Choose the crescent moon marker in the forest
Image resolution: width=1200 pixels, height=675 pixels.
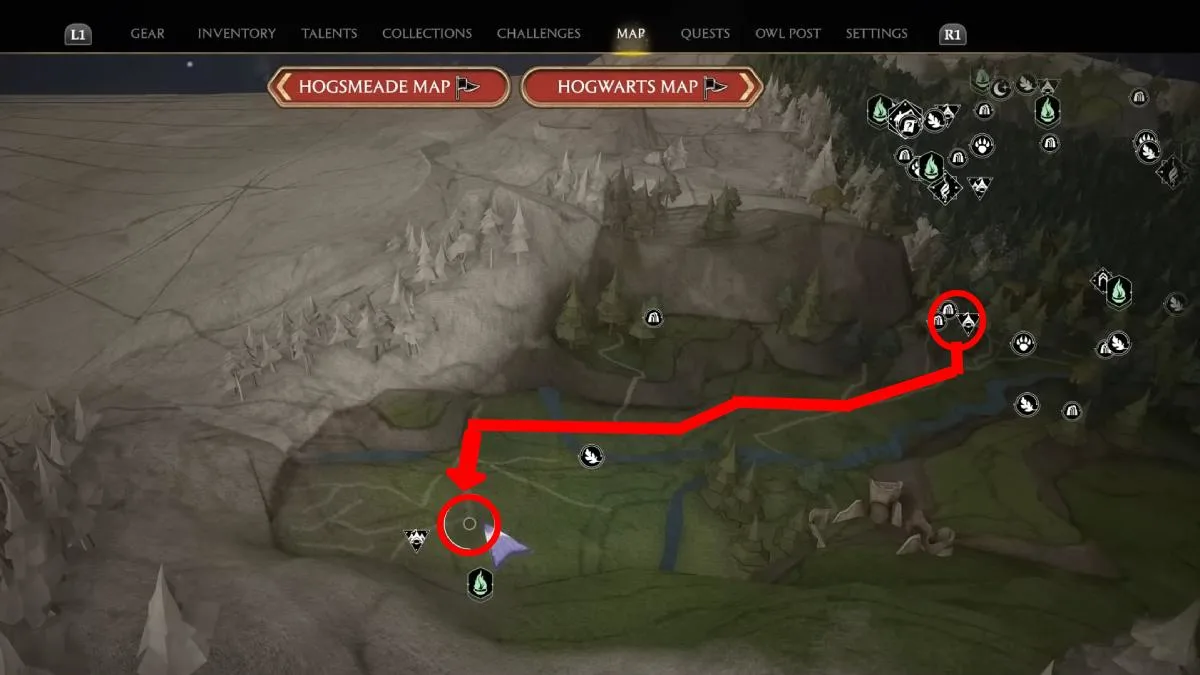tap(1001, 88)
